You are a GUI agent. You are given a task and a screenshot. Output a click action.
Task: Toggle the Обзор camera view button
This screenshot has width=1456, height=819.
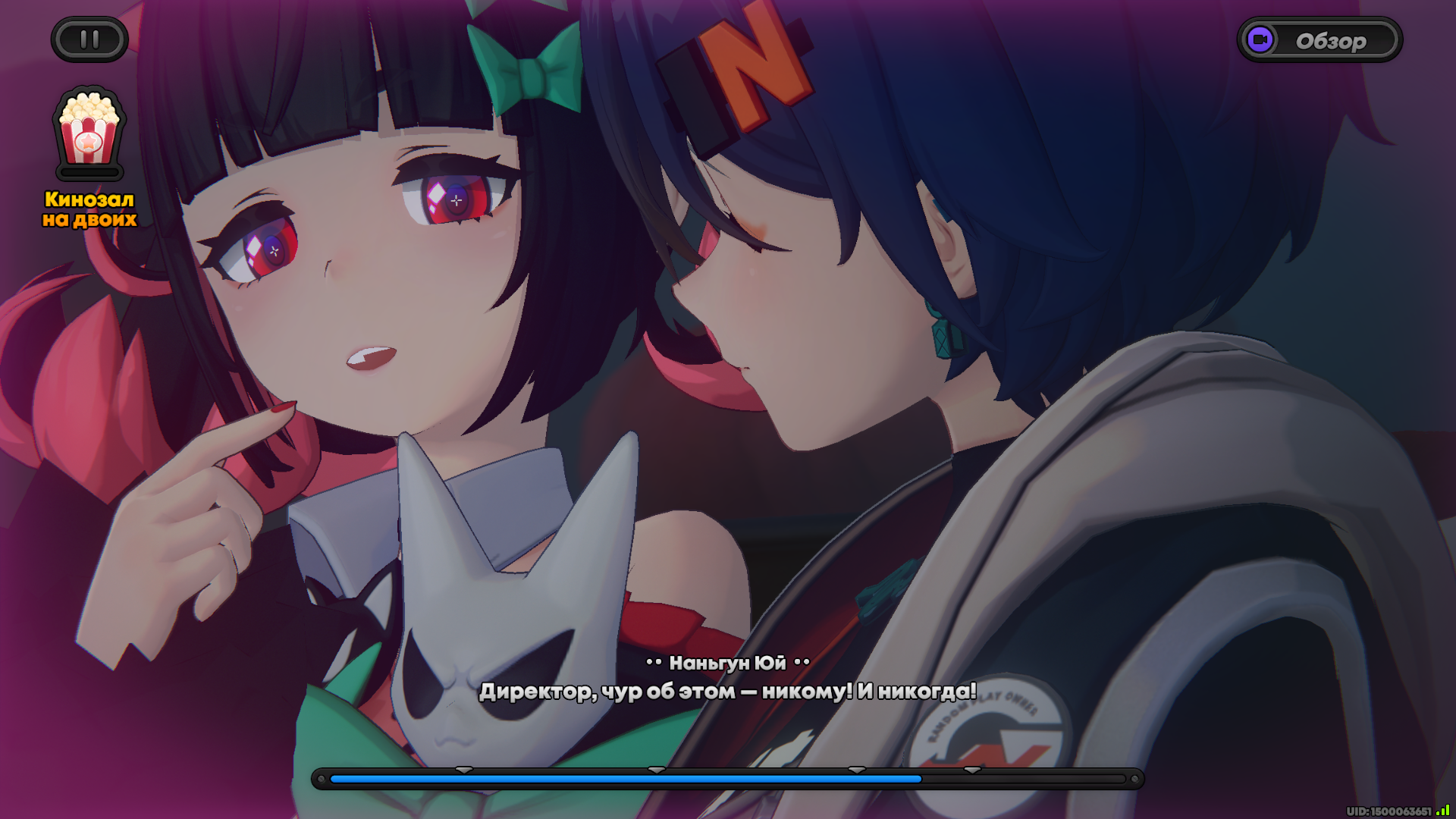tap(1319, 40)
